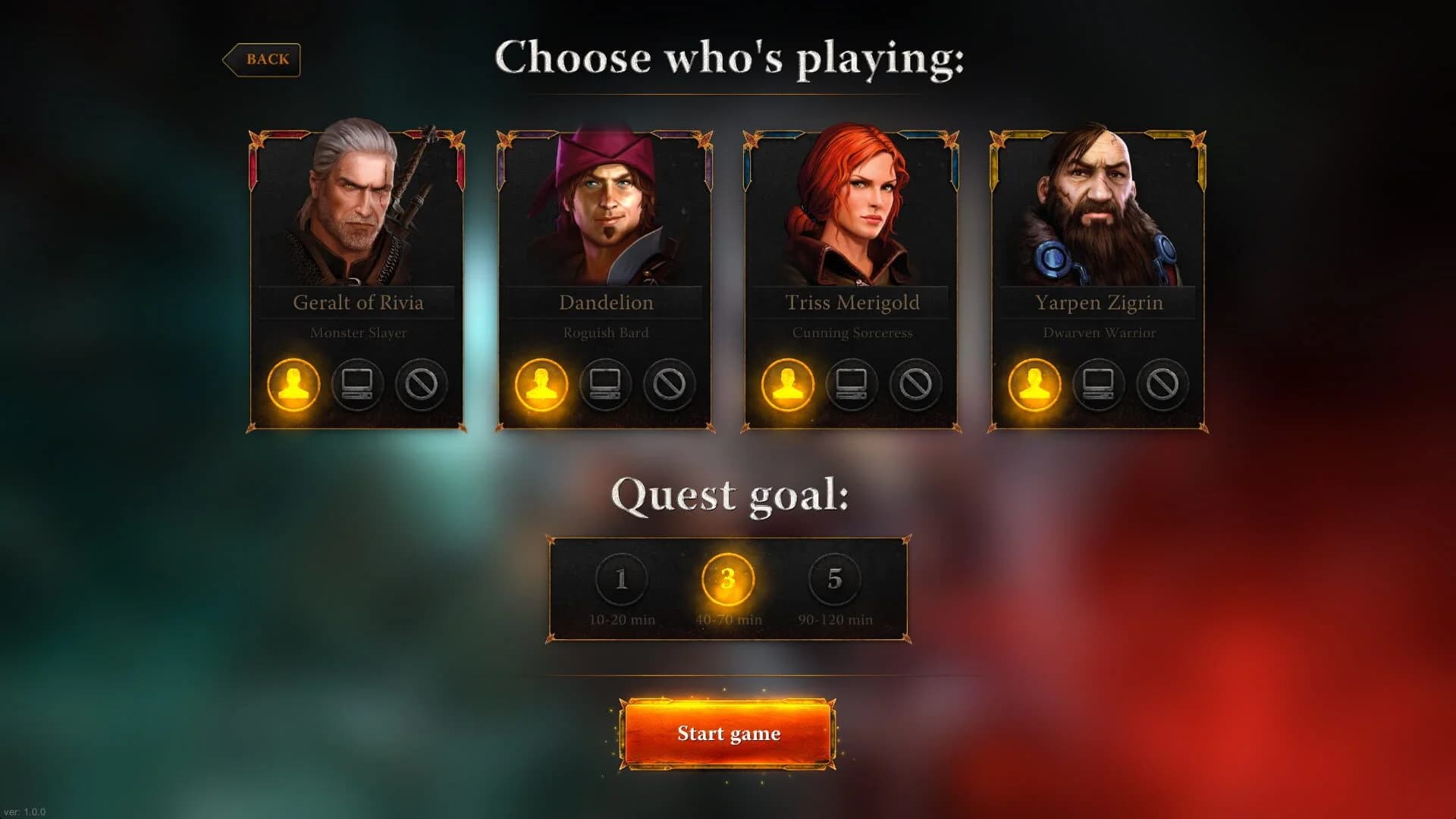
Task: Exclude Triss Merigold from the game
Action: 915,385
